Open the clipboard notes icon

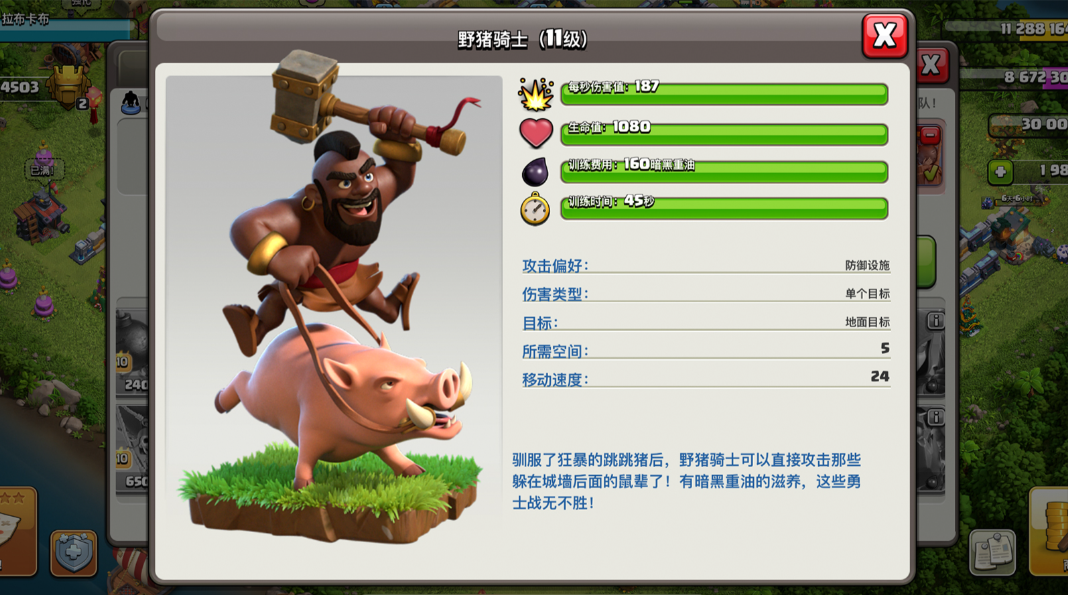(991, 553)
